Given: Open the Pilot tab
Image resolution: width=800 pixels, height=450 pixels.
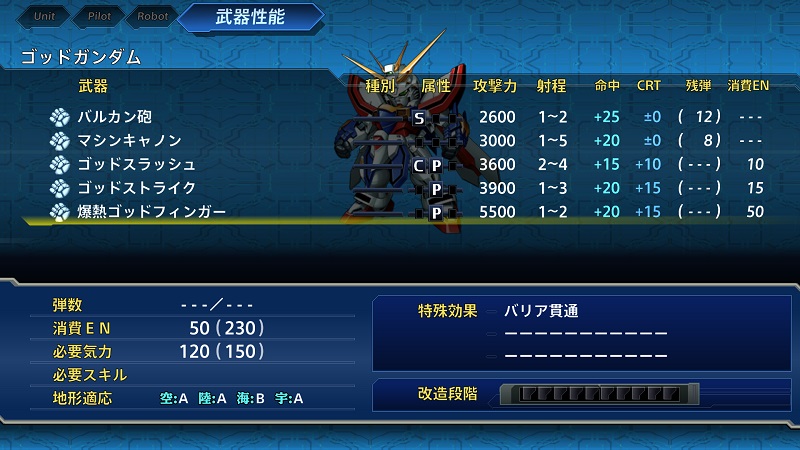Looking at the screenshot, I should point(98,17).
